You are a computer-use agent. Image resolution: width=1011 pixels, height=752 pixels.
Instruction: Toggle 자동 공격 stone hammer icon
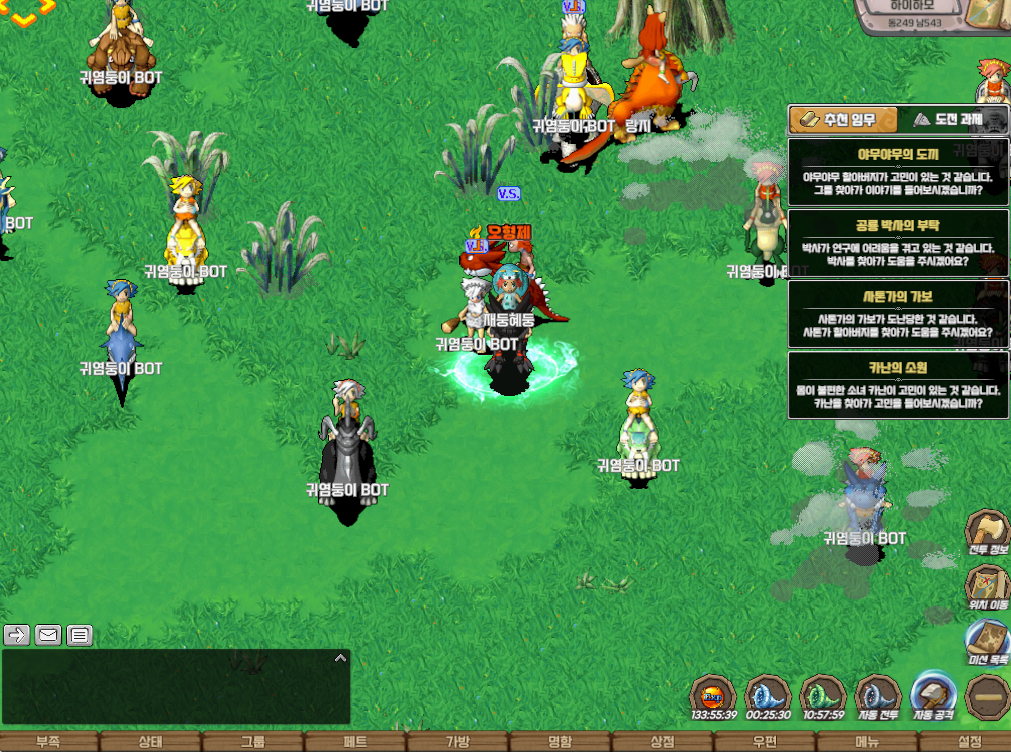click(932, 697)
